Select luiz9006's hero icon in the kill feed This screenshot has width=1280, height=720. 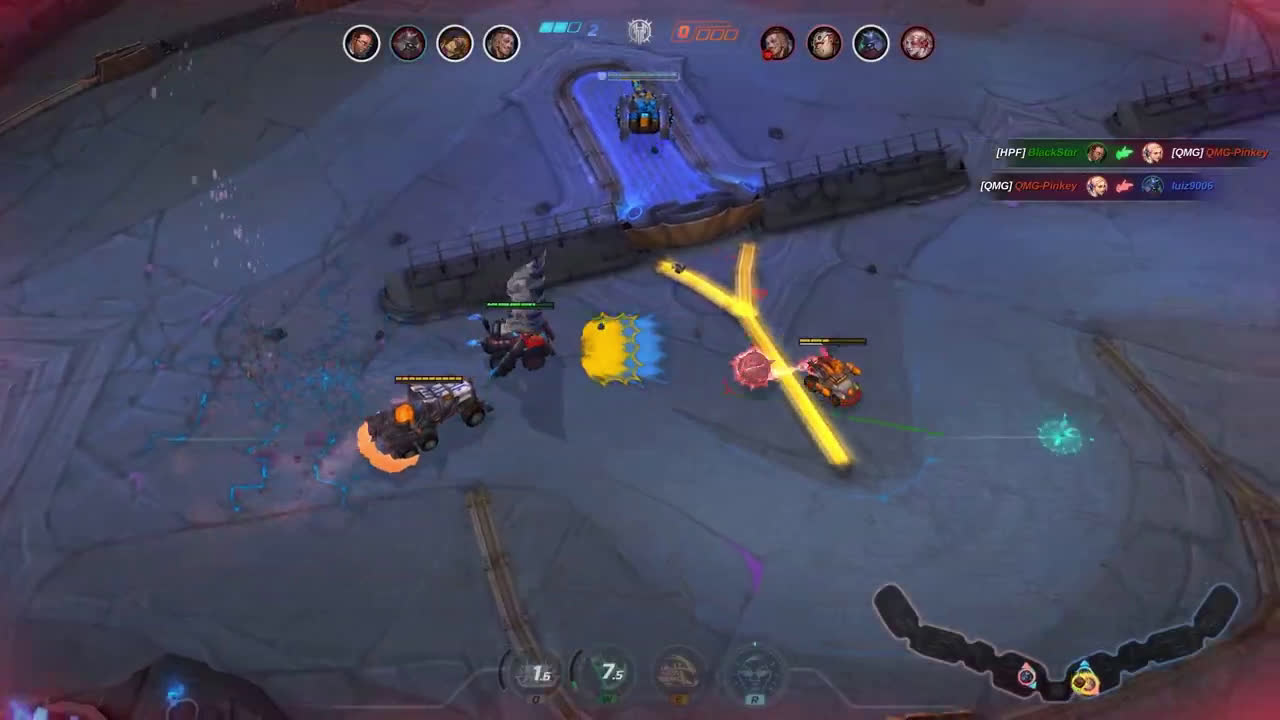pyautogui.click(x=1152, y=186)
